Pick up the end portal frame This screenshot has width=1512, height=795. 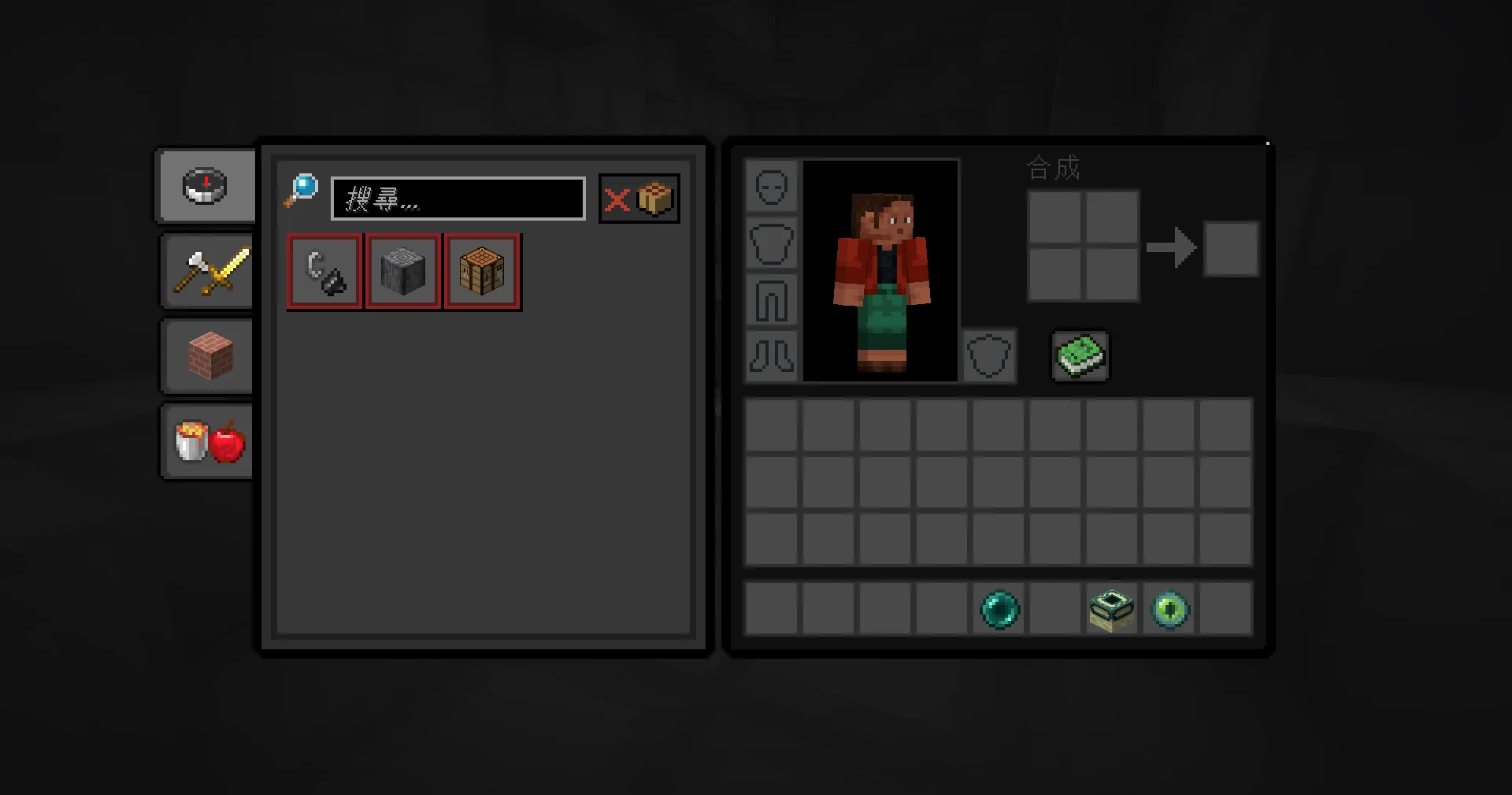point(1112,609)
